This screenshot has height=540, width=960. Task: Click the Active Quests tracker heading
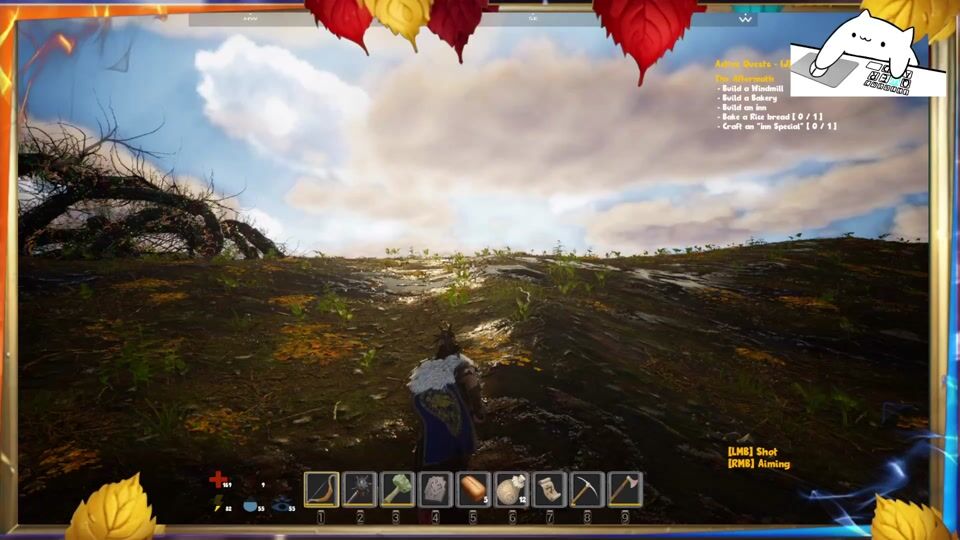click(x=752, y=63)
